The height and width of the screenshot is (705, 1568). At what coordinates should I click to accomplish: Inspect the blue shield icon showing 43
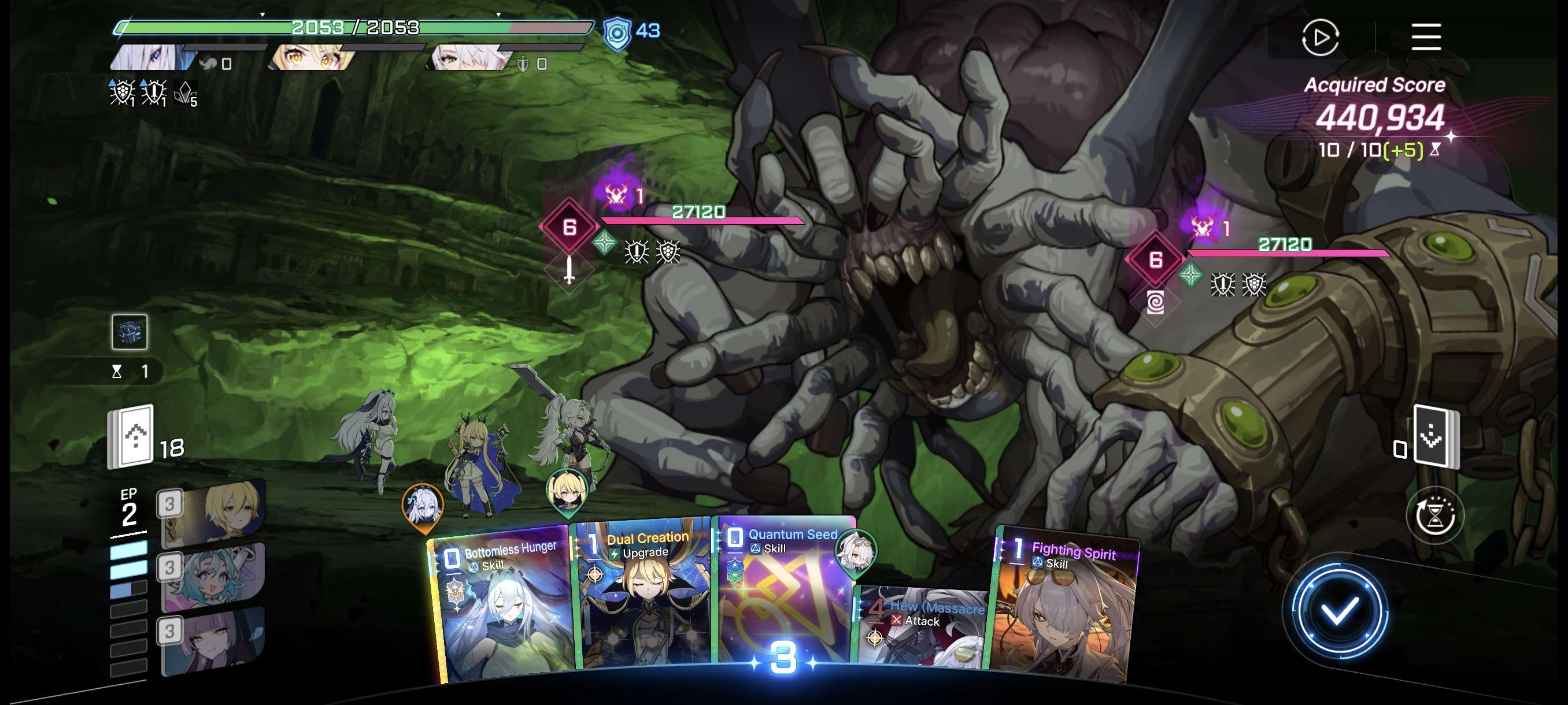coord(616,32)
